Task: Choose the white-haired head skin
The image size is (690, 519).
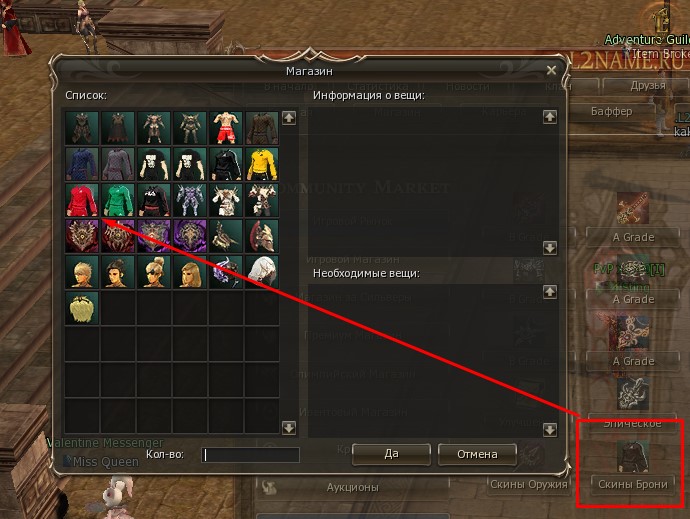Action: pos(261,270)
